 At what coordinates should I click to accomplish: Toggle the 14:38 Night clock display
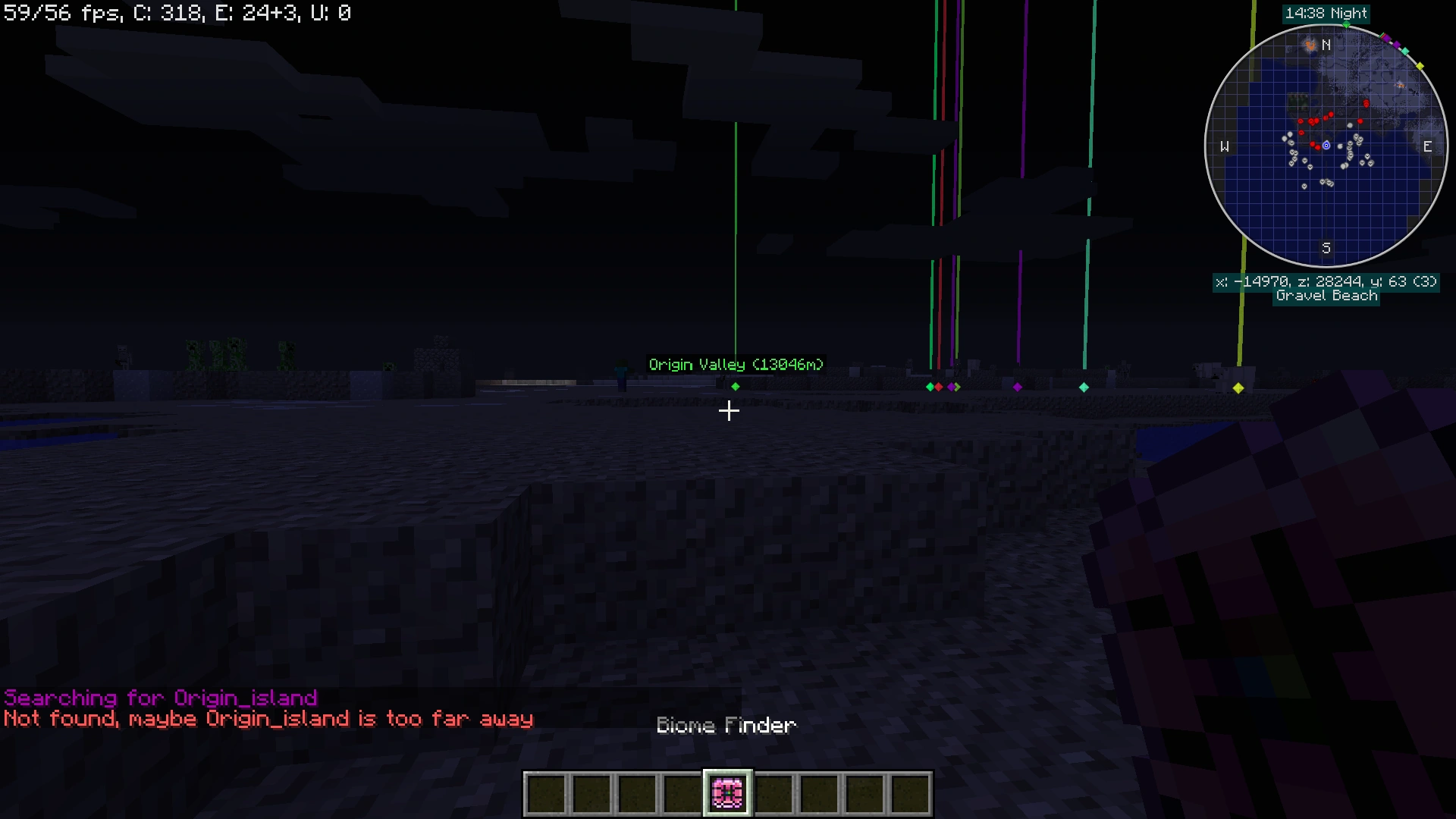[1326, 13]
